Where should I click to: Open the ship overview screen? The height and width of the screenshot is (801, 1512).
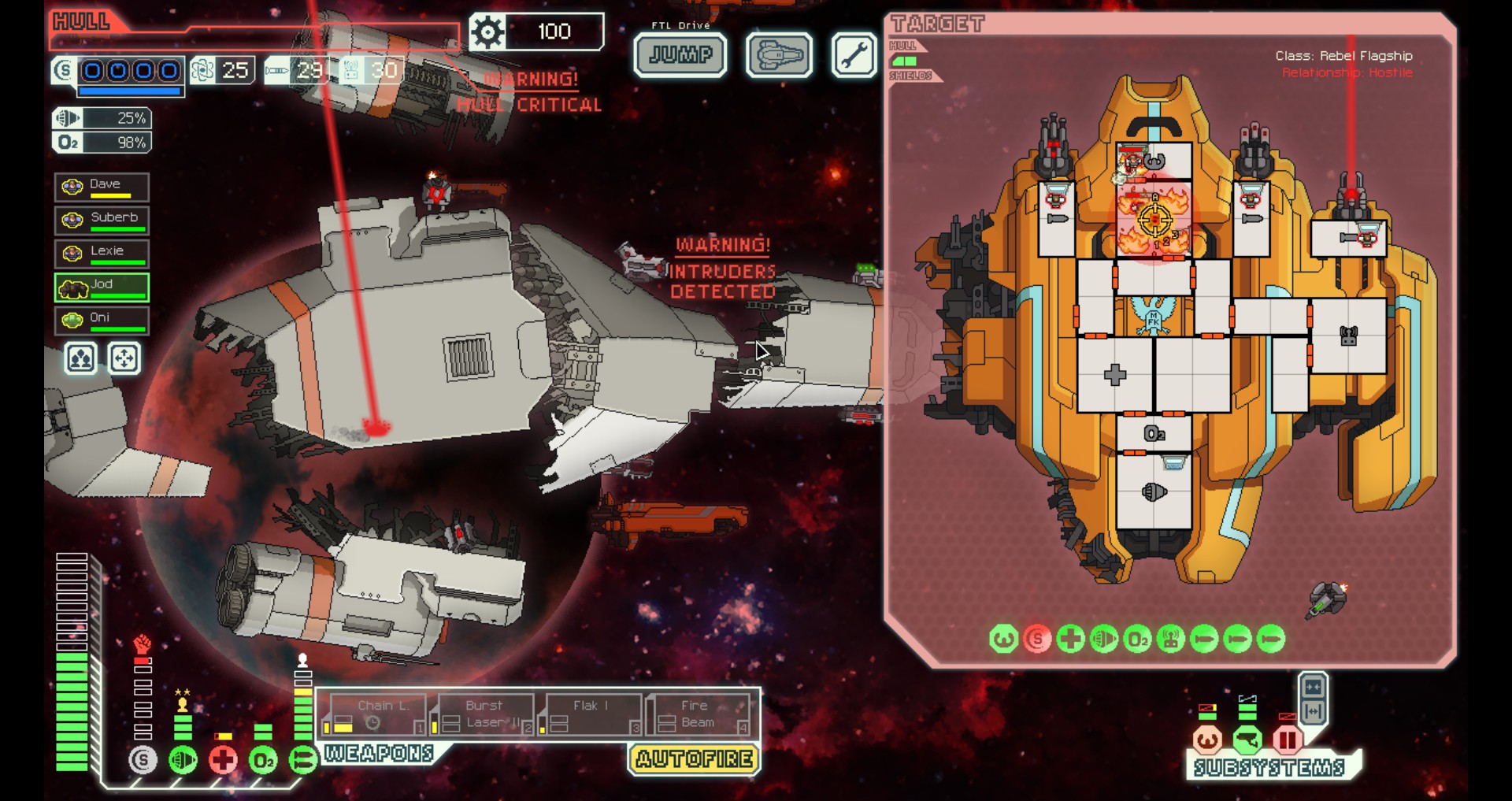pos(779,55)
